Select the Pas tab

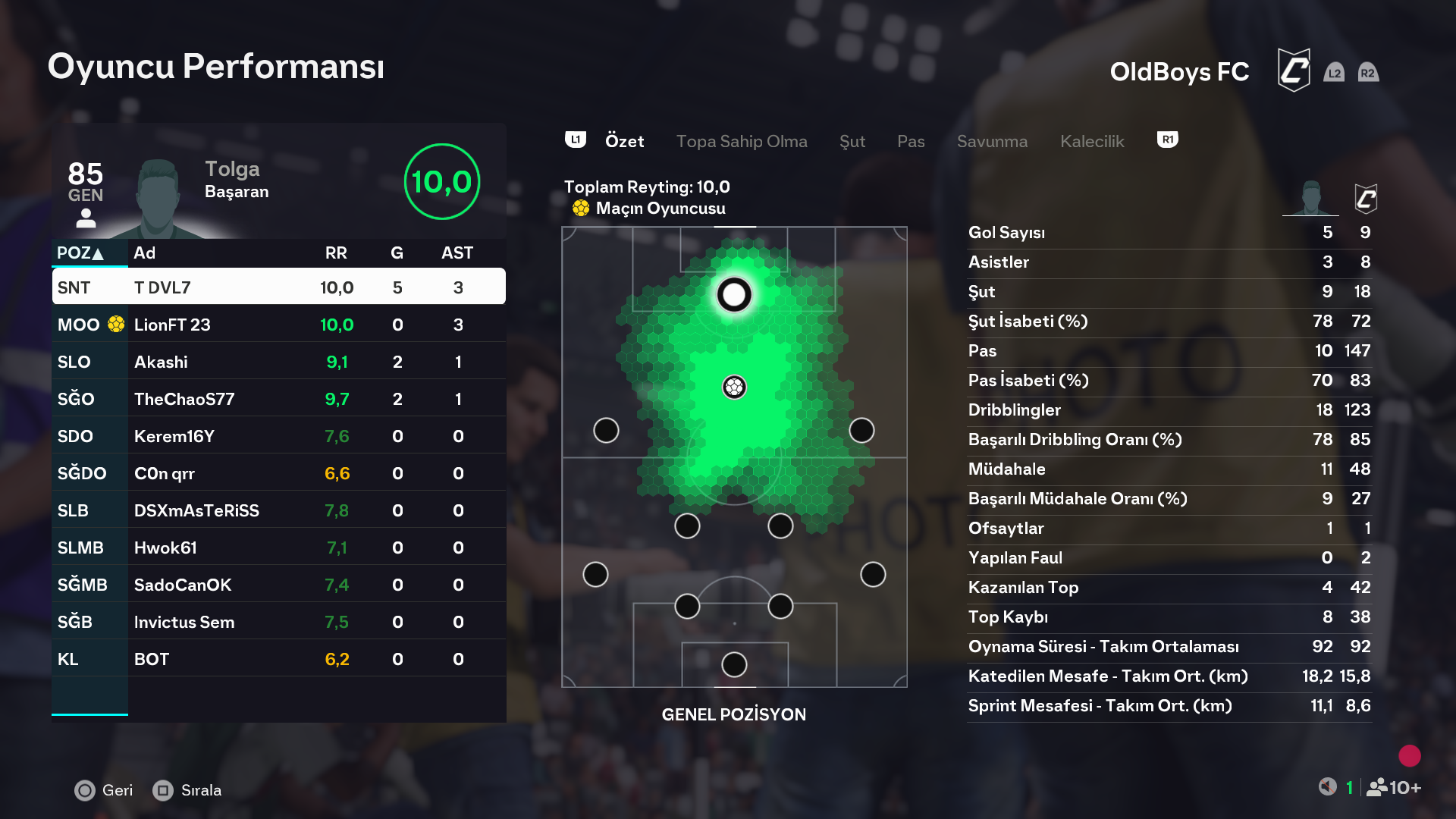tap(910, 141)
